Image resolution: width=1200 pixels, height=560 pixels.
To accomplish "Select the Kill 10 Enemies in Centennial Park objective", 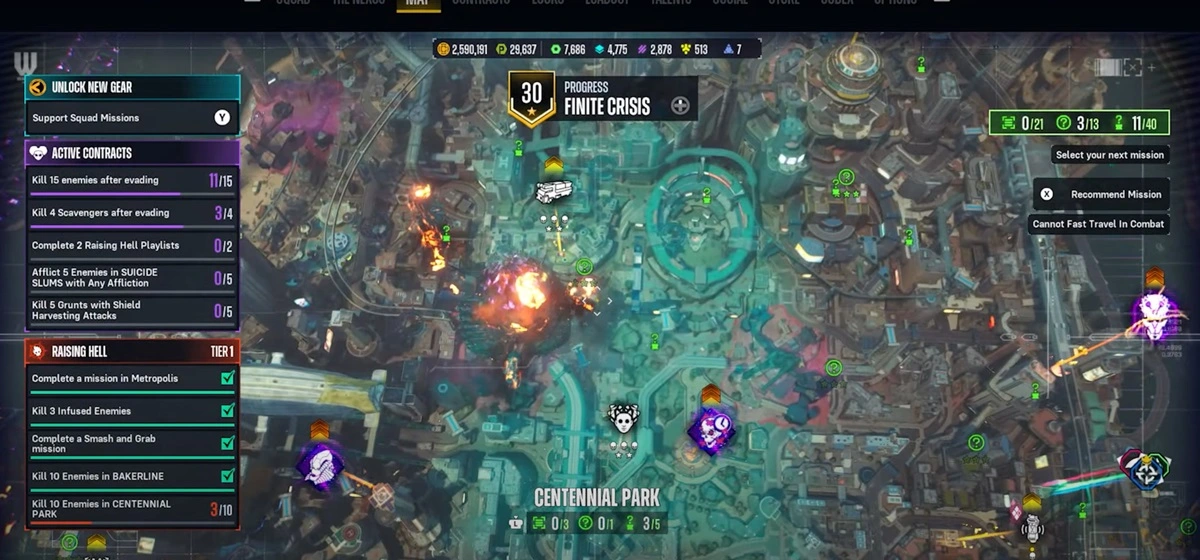I will click(x=131, y=509).
